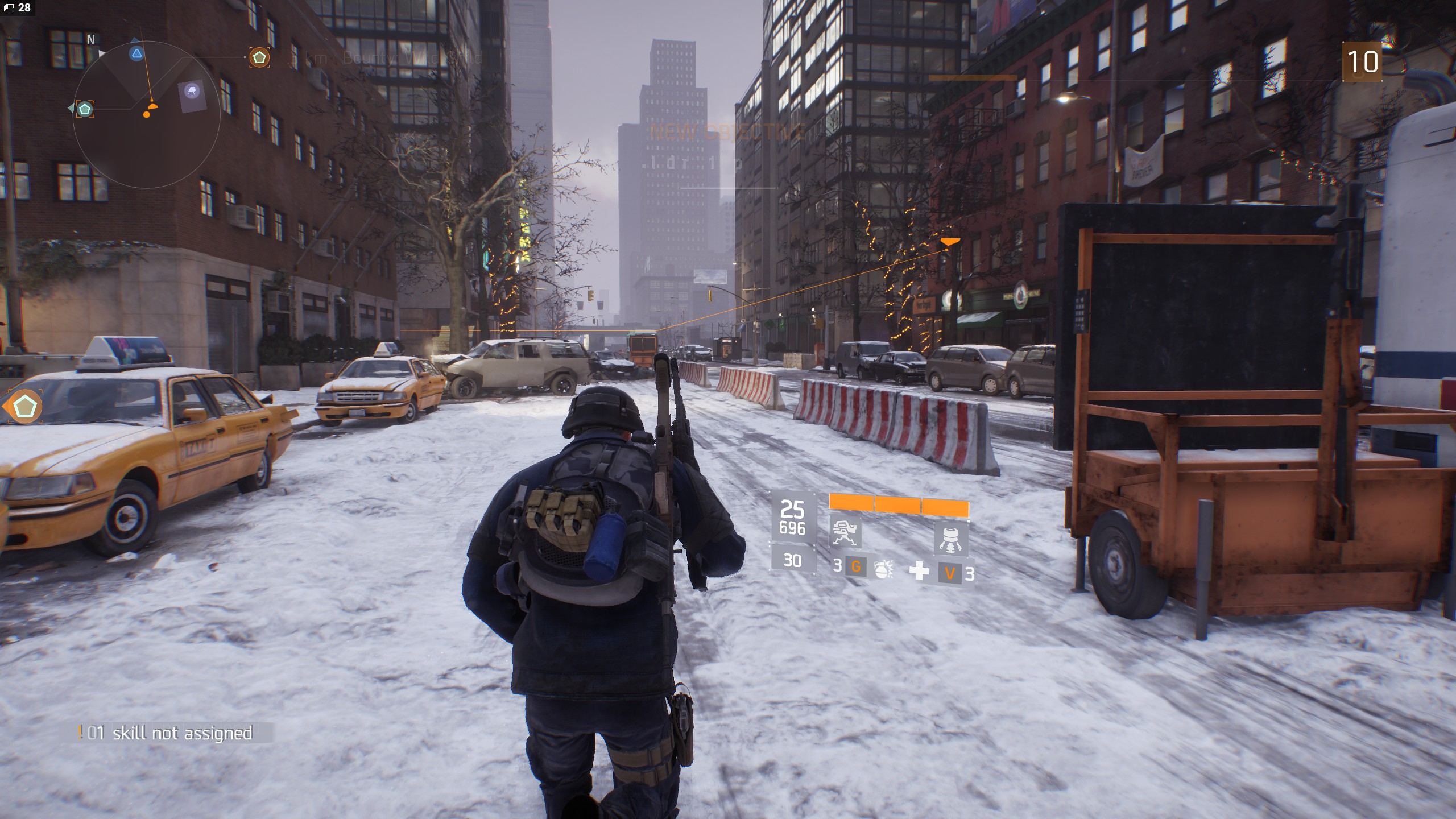Open the '01 skill not assigned' notification
Viewport: 1456px width, 819px height.
(x=170, y=733)
